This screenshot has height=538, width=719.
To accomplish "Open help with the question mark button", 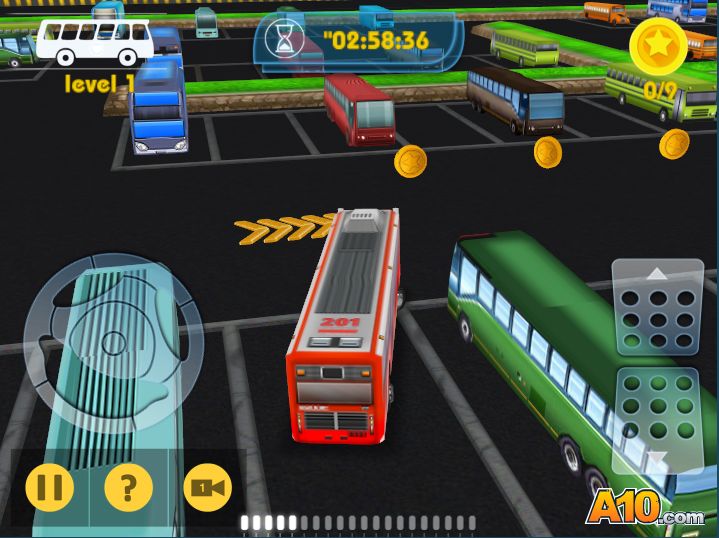I will click(128, 488).
